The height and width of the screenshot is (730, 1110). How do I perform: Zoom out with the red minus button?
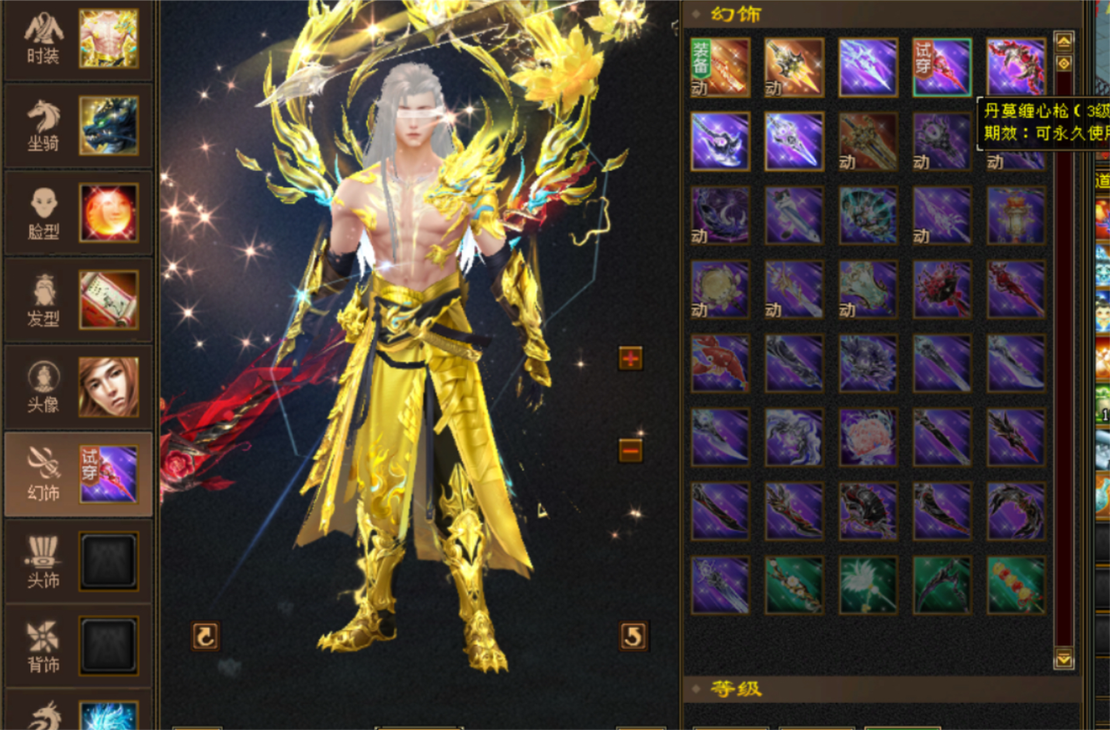tap(630, 450)
